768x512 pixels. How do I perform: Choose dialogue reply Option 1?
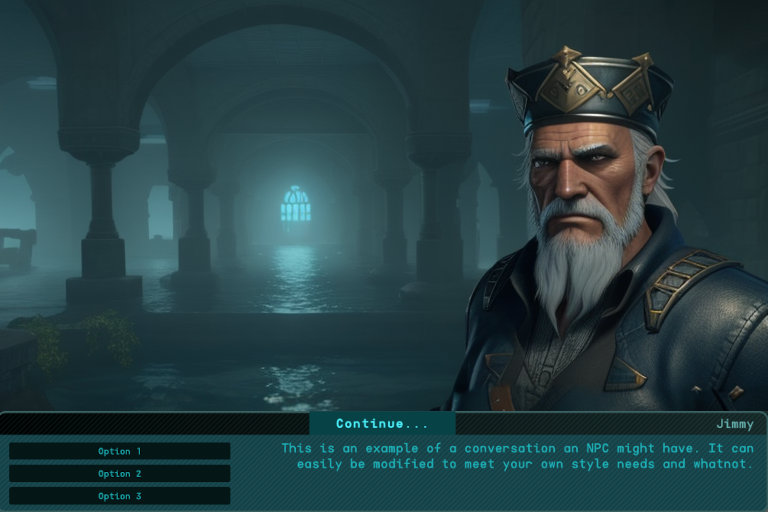coord(120,451)
